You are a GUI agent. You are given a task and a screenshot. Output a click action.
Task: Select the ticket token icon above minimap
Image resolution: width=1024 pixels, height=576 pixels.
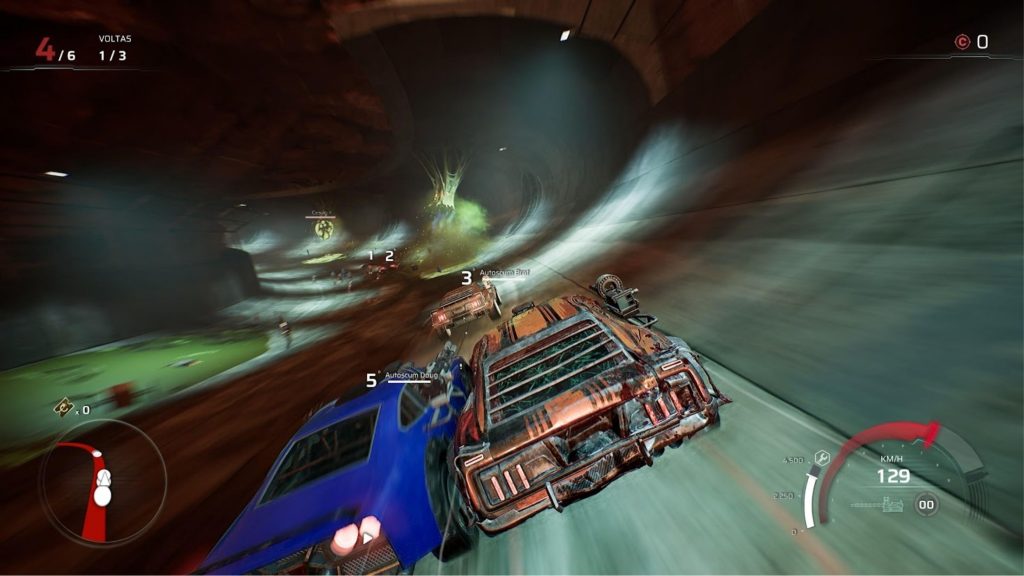click(x=64, y=407)
